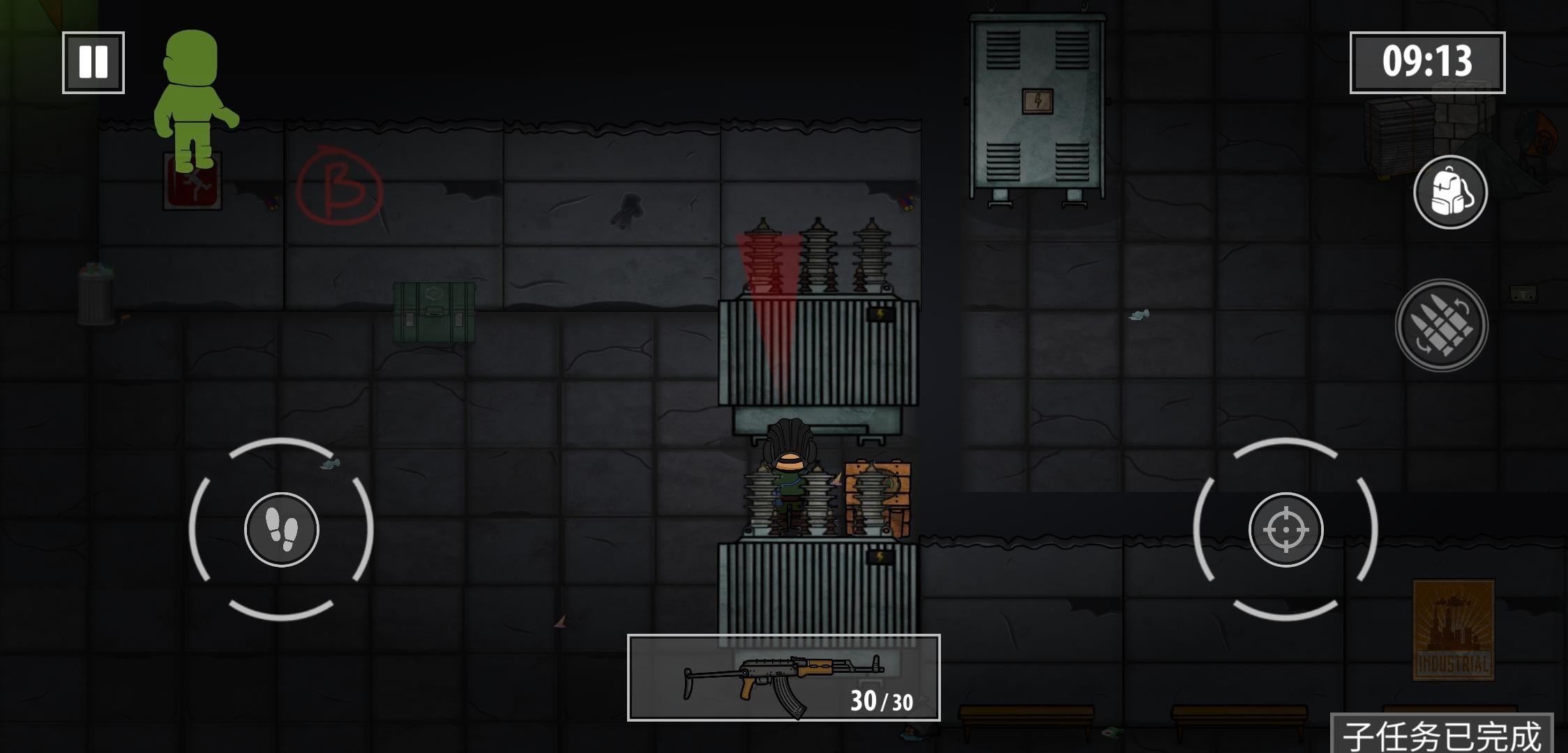Open the backpack inventory
Screen dimensions: 1568x753
1450,192
